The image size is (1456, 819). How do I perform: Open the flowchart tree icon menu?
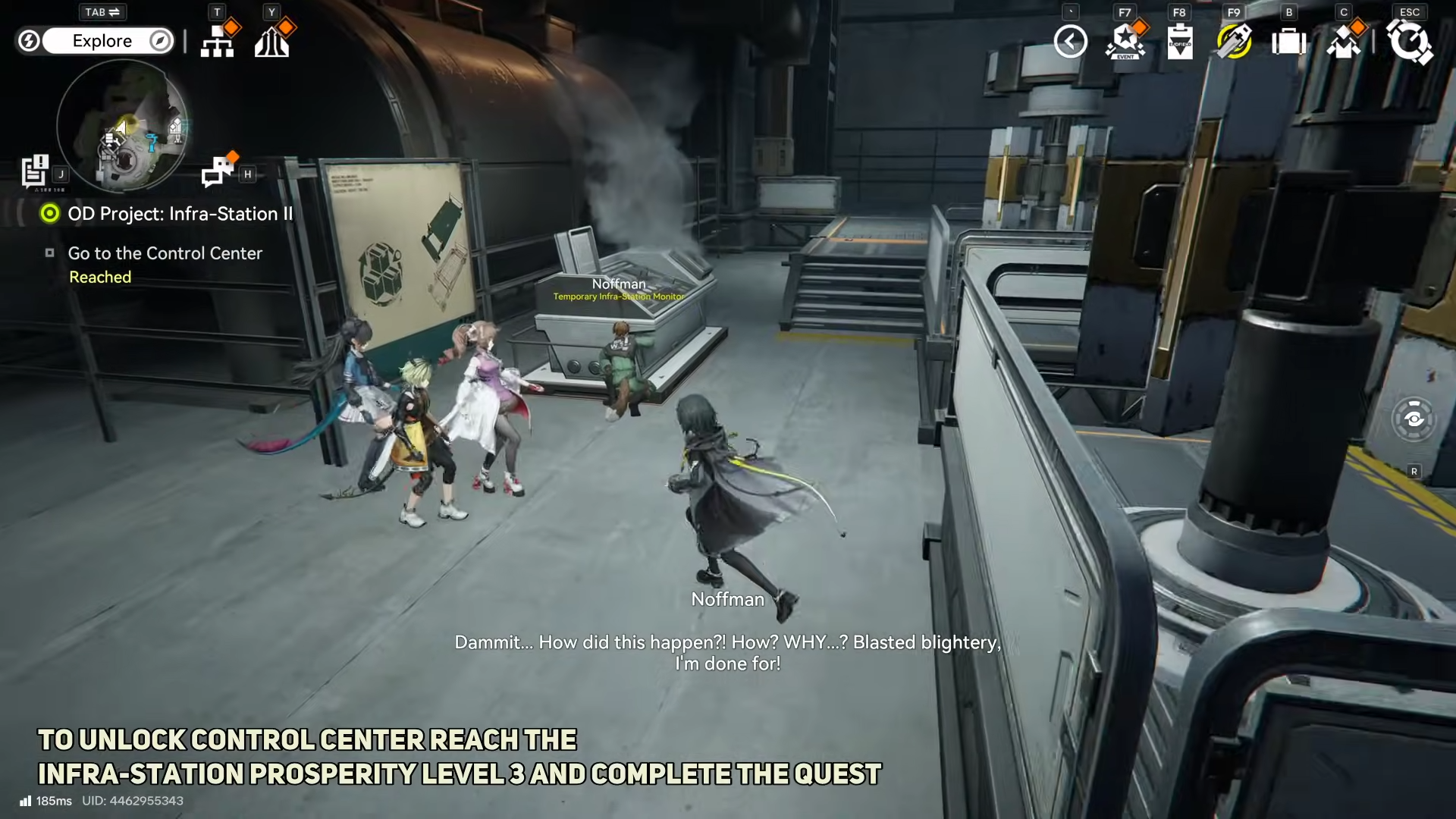(218, 42)
